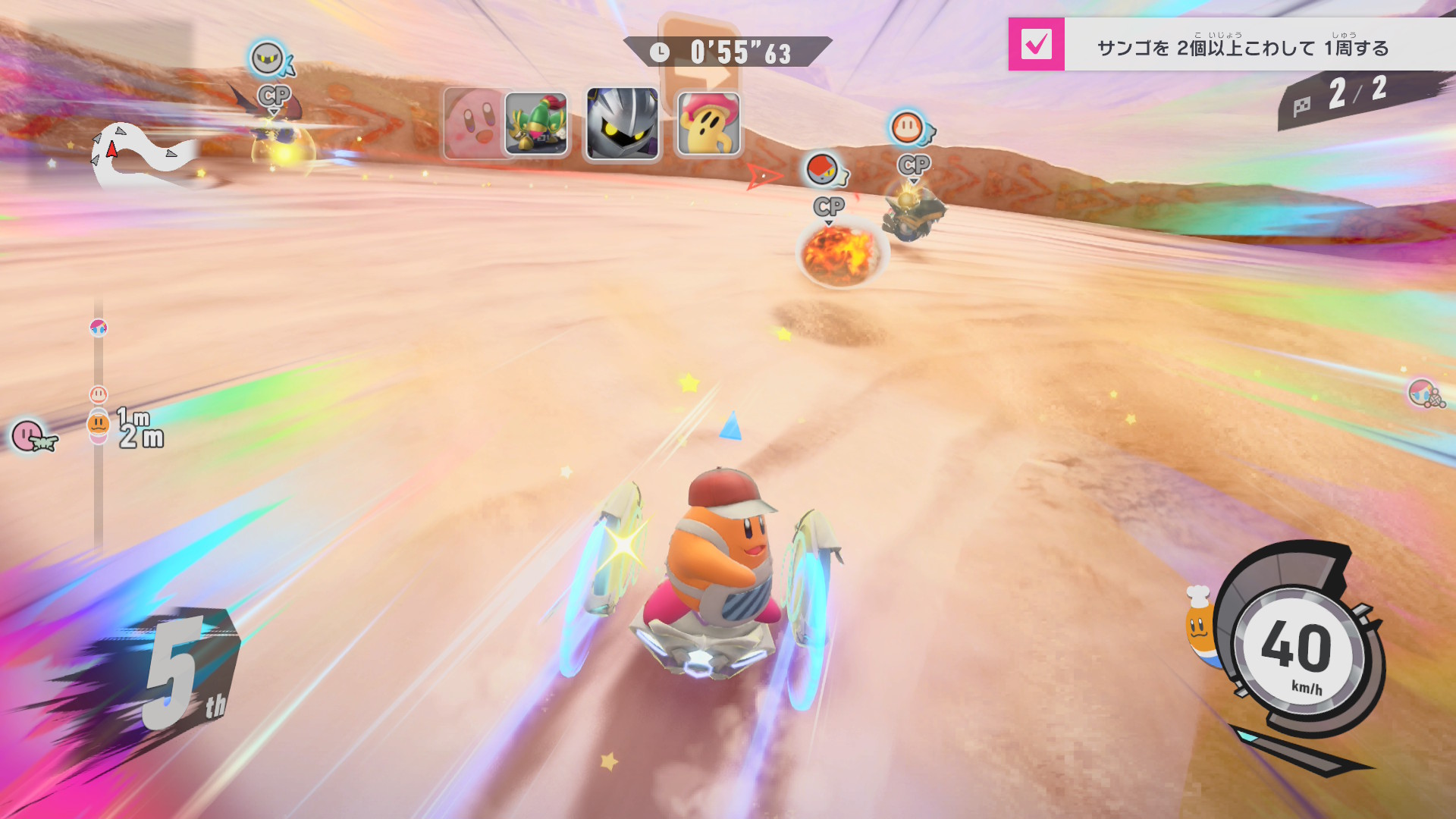Viewport: 1456px width, 819px height.
Task: Select the off-screen rival indicator icon
Action: [1424, 393]
